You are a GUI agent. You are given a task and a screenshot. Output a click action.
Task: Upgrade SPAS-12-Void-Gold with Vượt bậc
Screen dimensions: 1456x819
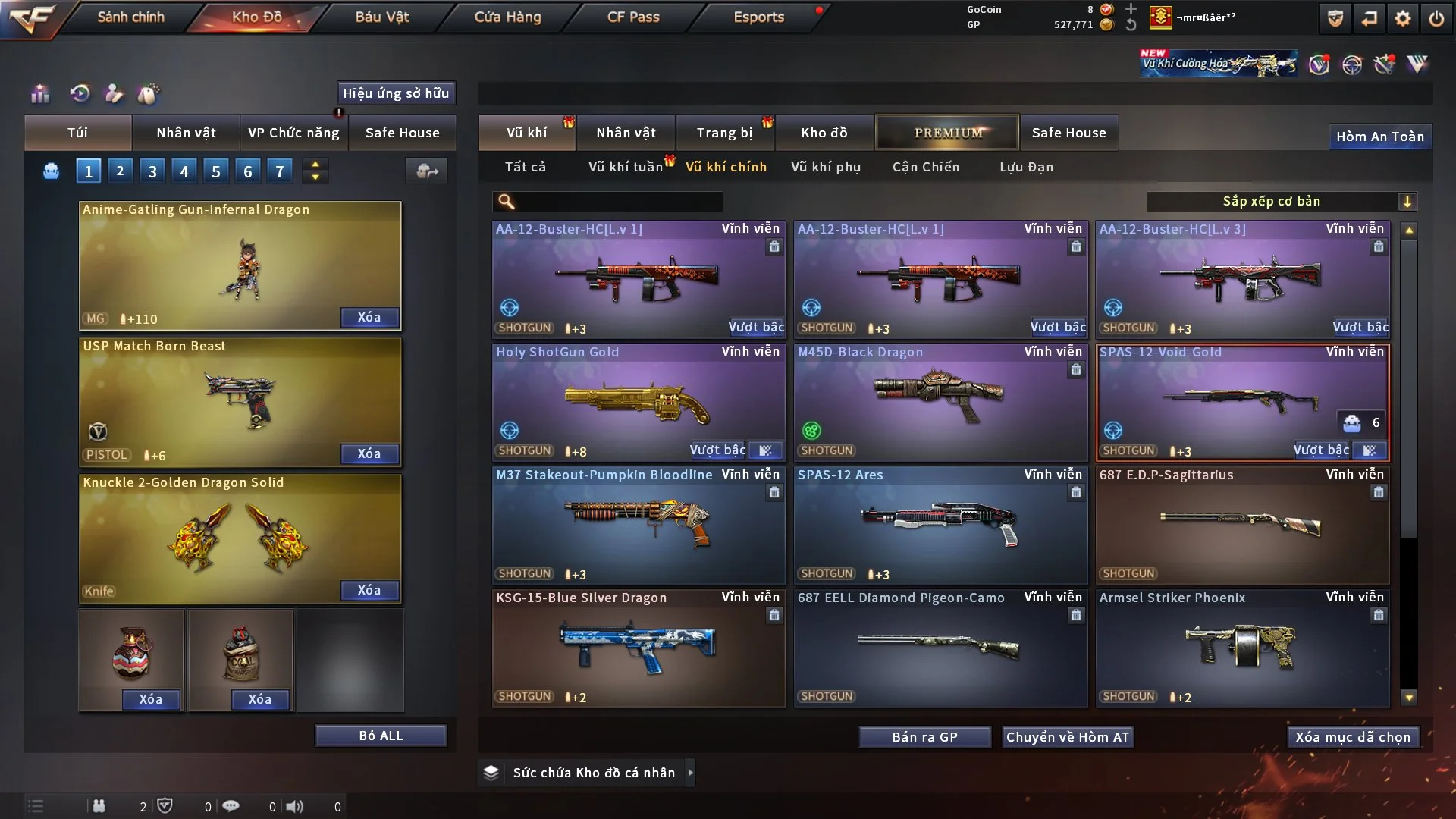click(1320, 450)
